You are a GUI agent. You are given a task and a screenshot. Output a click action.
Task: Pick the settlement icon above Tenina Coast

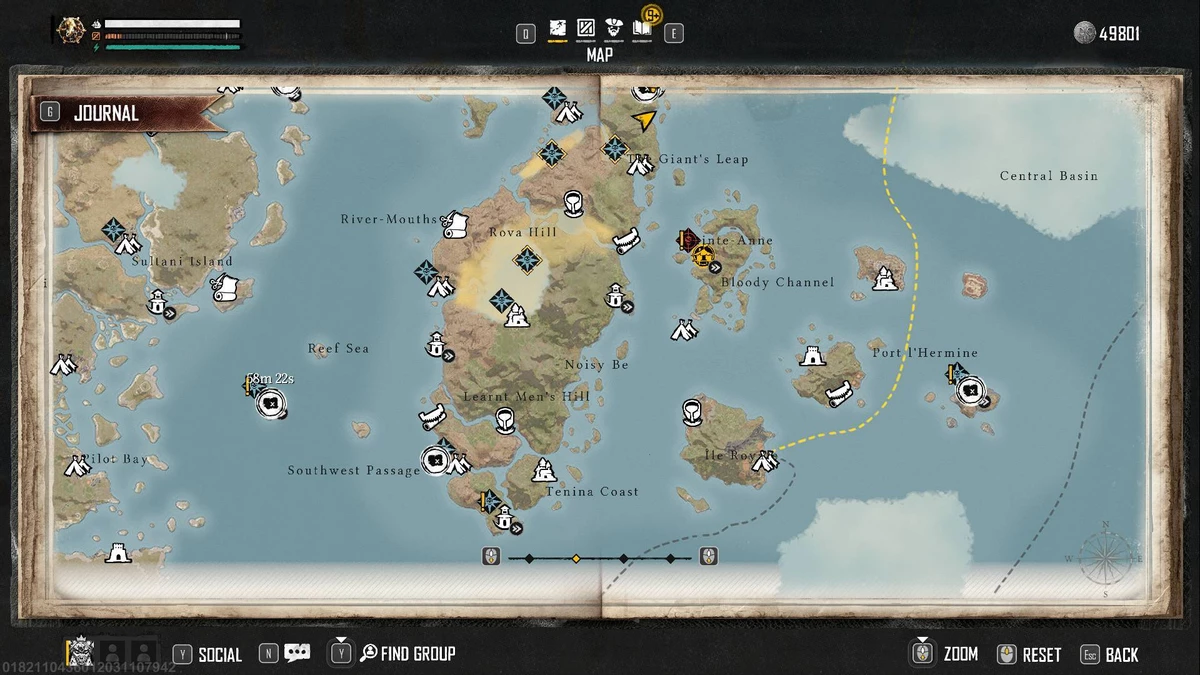[544, 469]
